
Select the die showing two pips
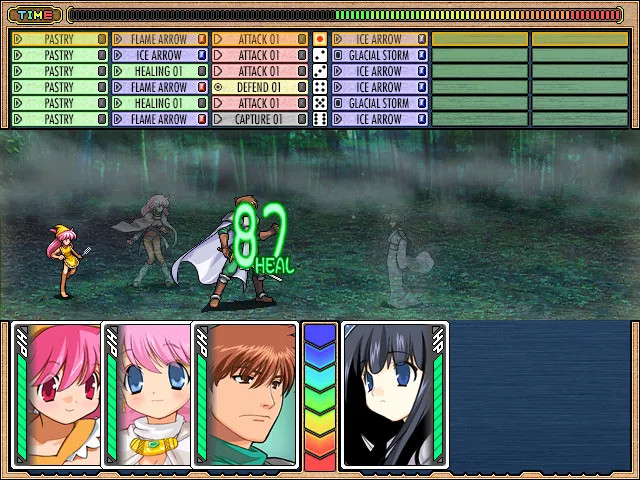tap(320, 55)
